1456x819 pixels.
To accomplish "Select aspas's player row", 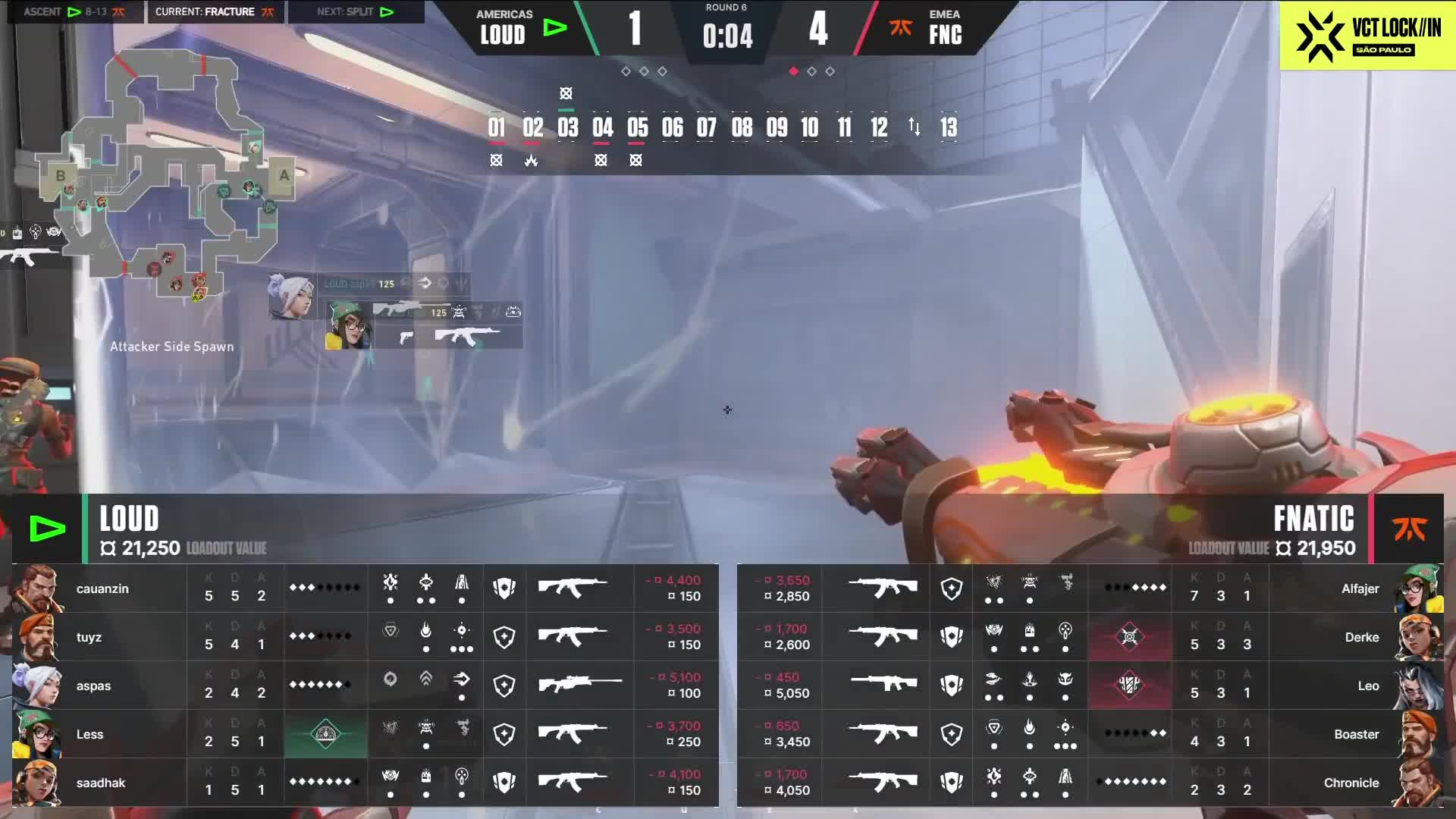I will pyautogui.click(x=93, y=686).
